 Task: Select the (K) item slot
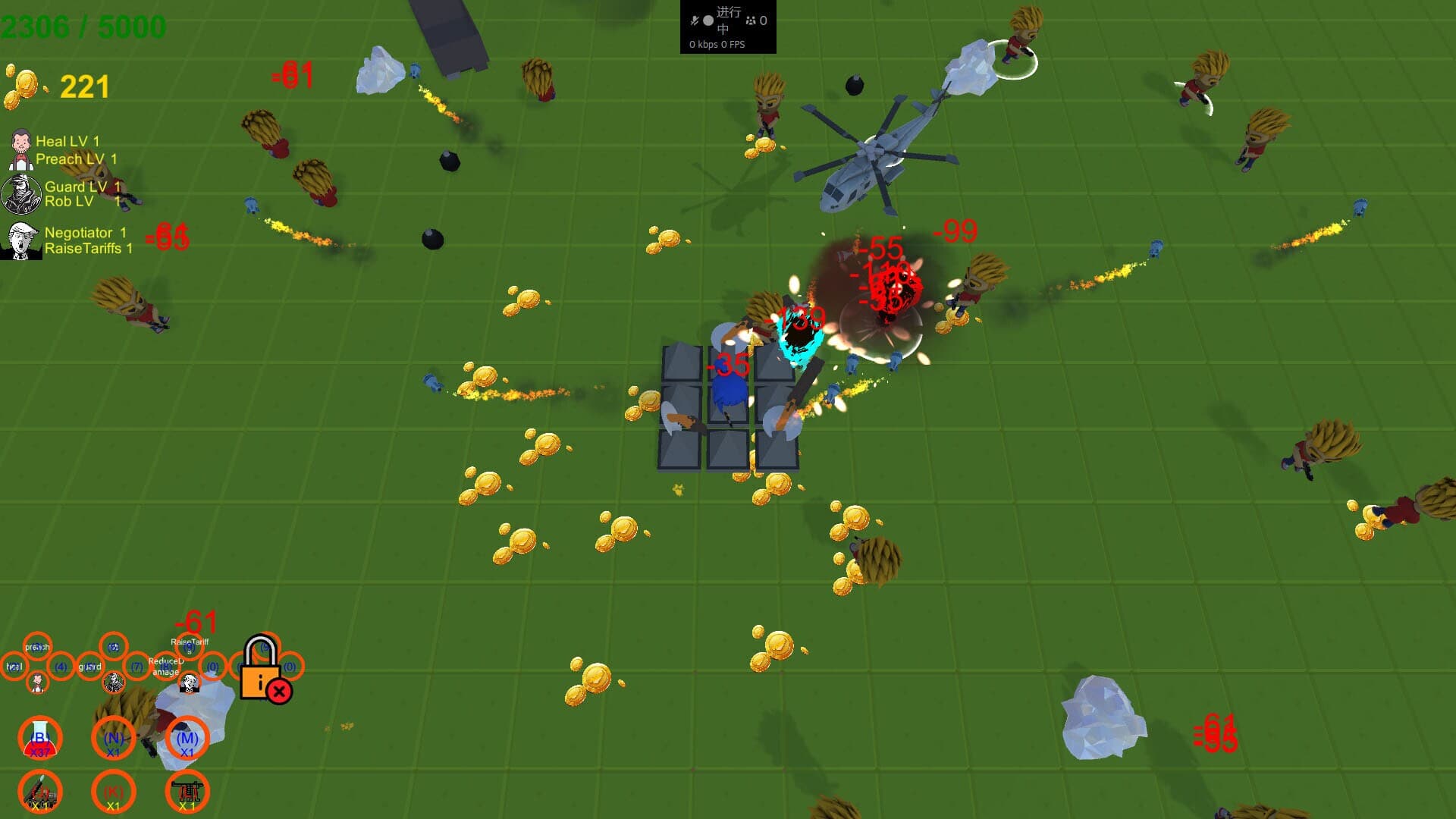point(114,792)
